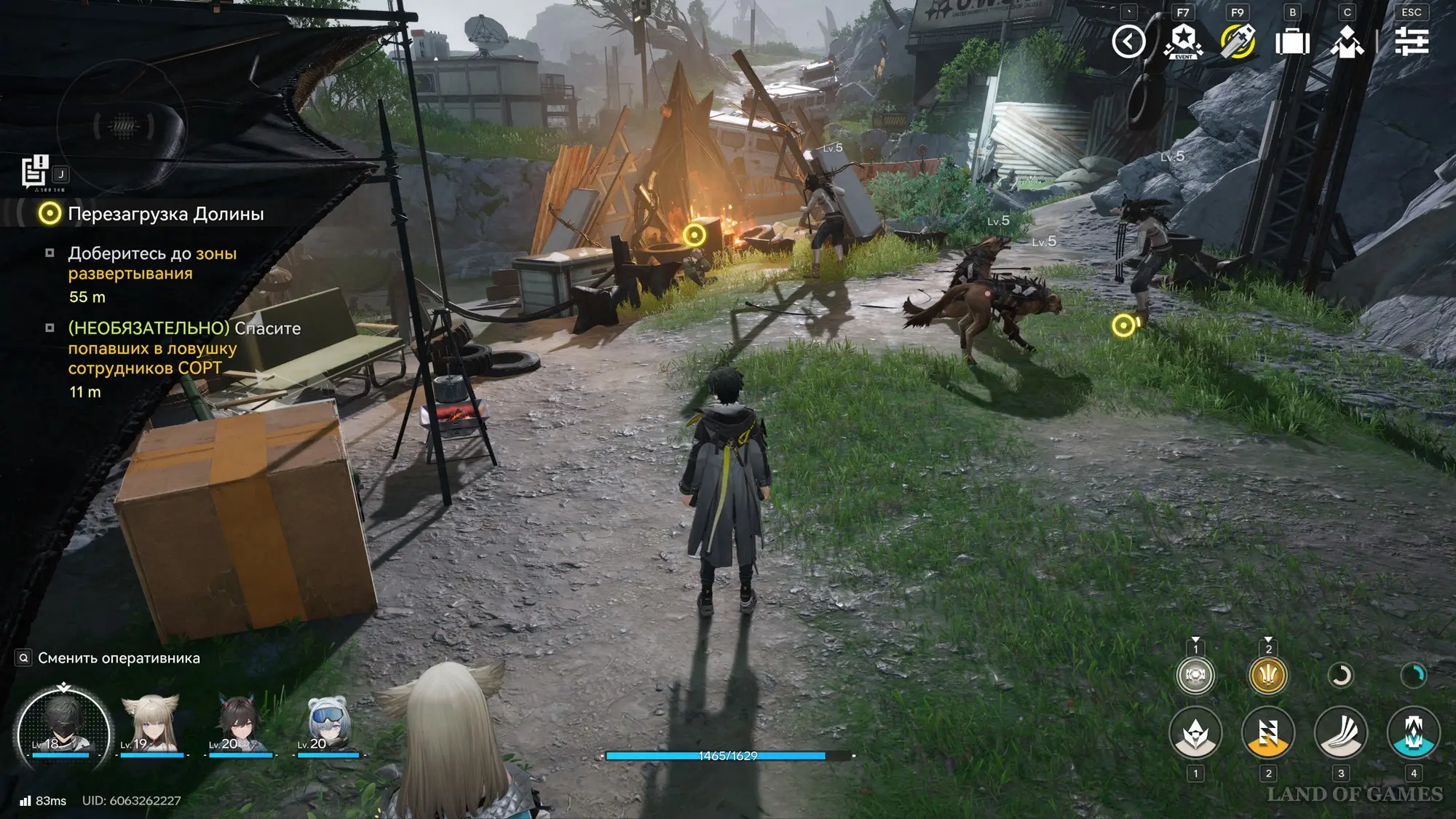Screen dimensions: 1456x819
Task: Click the optional СОРТ rescue objective
Action: 183,349
